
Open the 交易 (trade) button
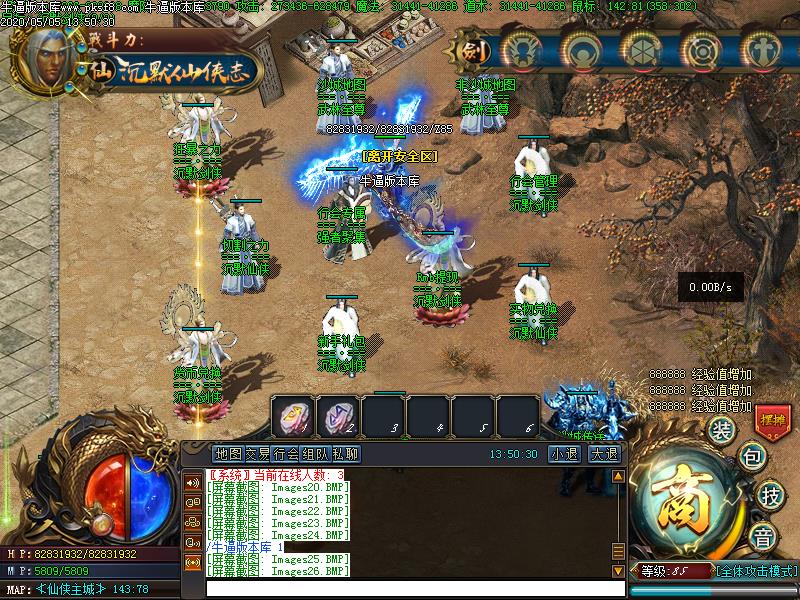click(x=258, y=454)
